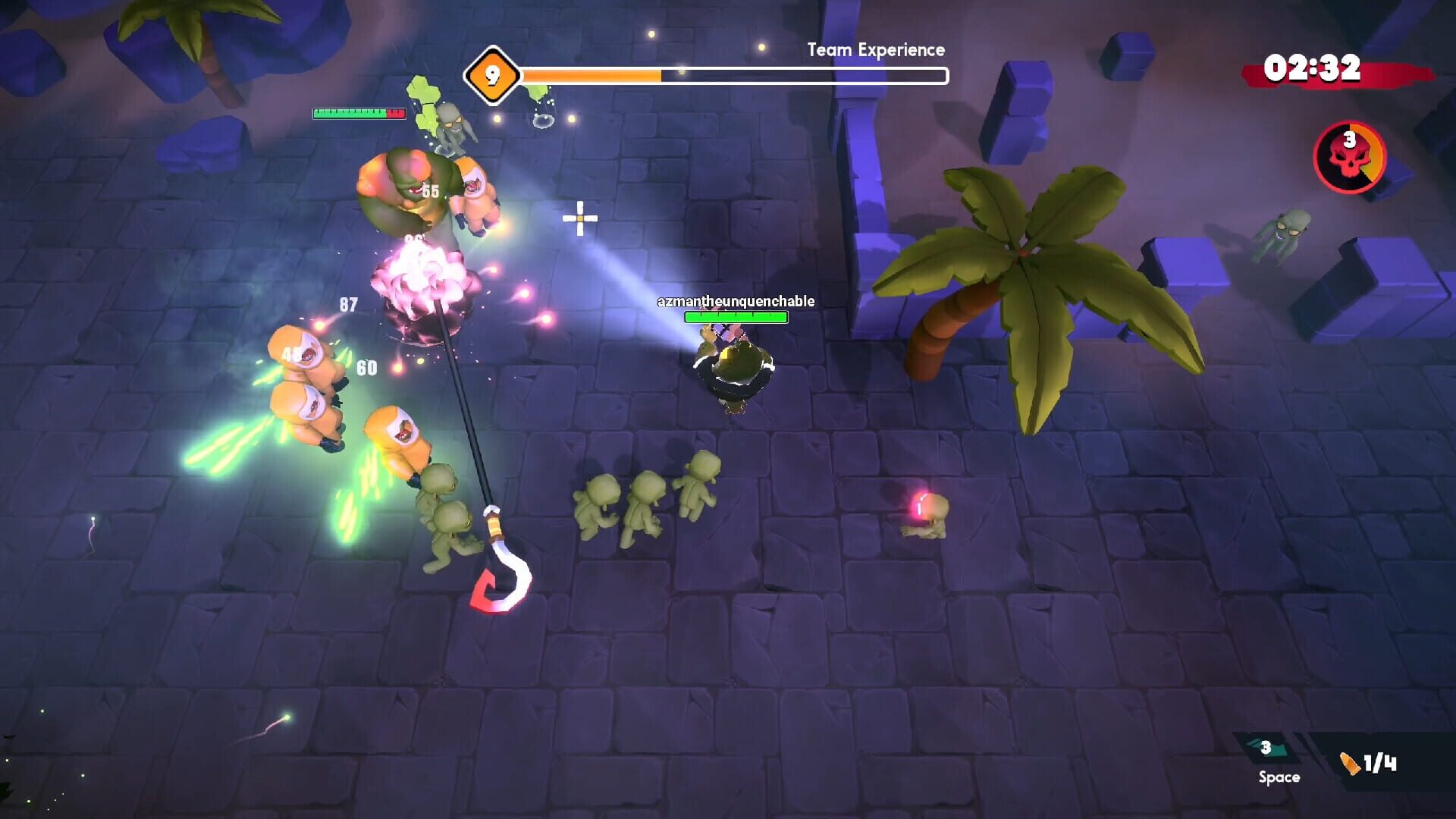
Task: Click the level 9 diamond badge
Action: pos(492,76)
